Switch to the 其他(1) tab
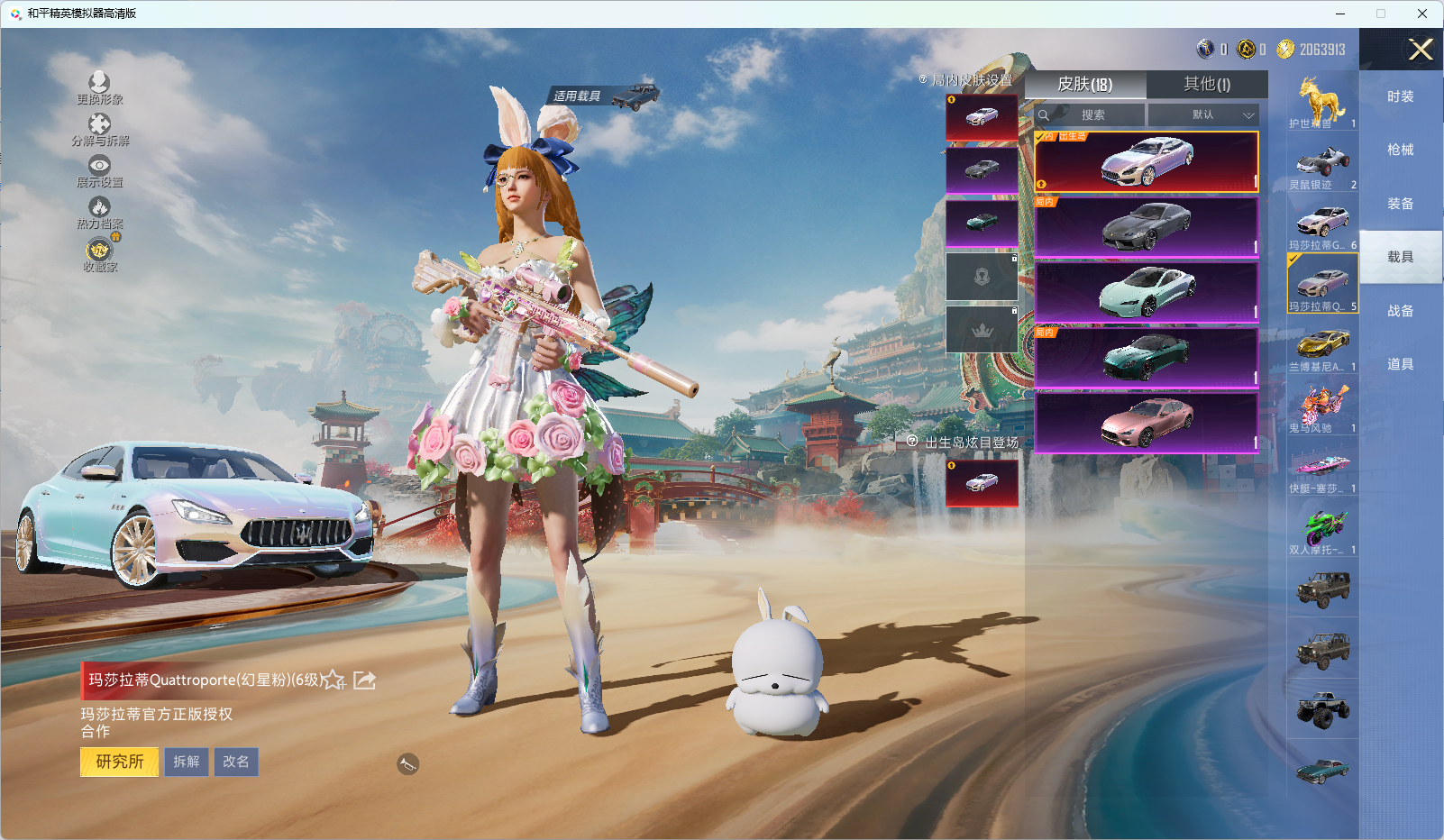Viewport: 1444px width, 840px height. 1206,84
